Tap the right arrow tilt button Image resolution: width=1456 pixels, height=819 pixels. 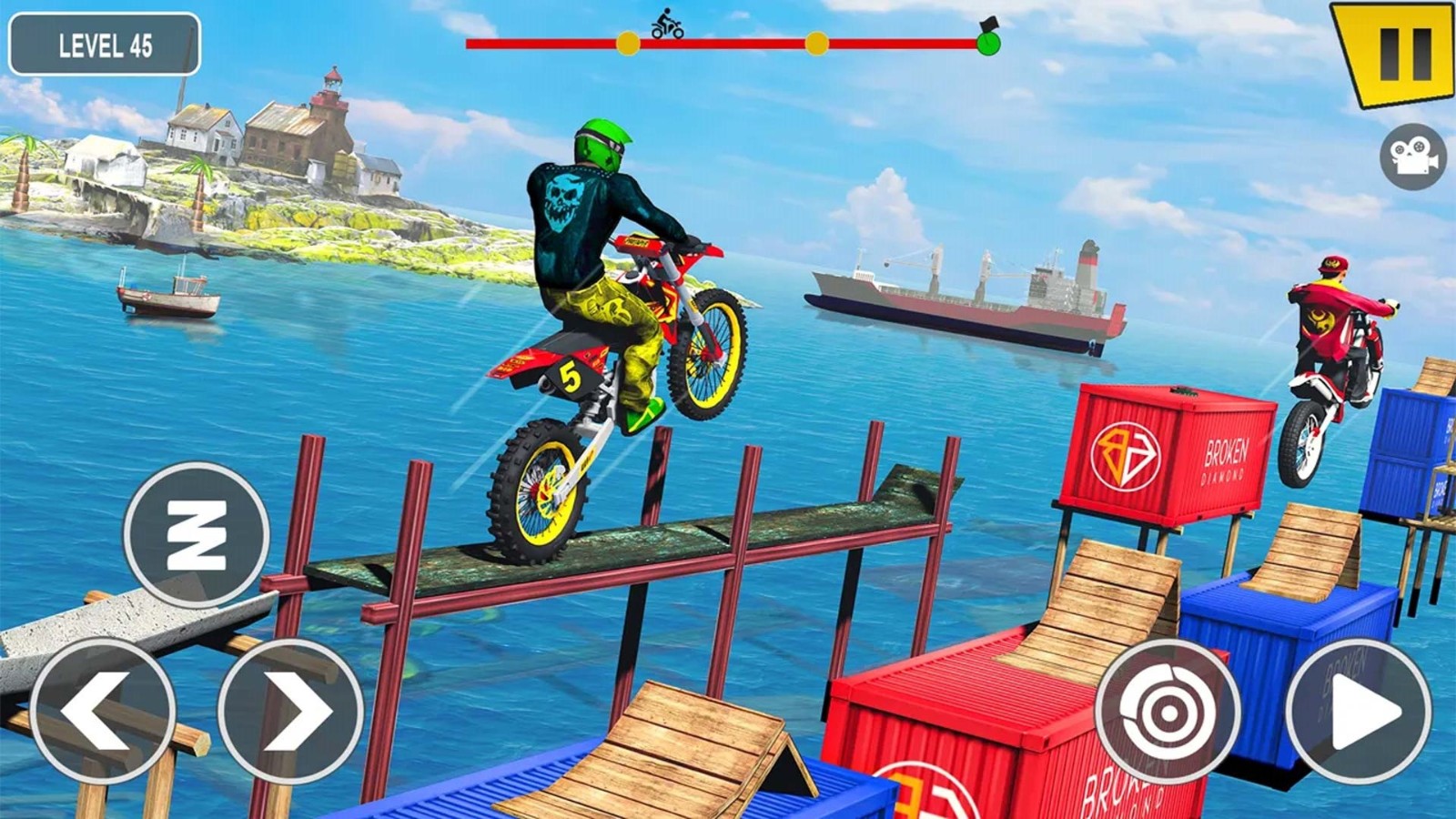click(x=290, y=711)
